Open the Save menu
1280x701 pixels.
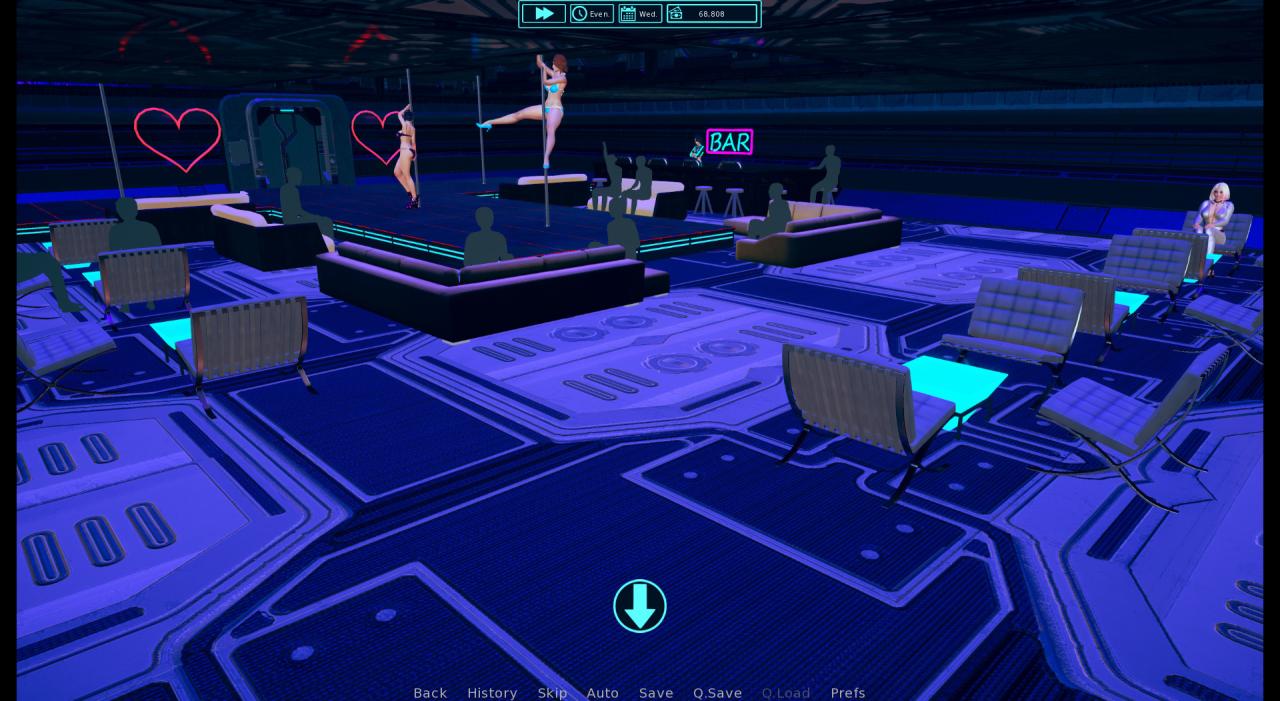coord(656,693)
